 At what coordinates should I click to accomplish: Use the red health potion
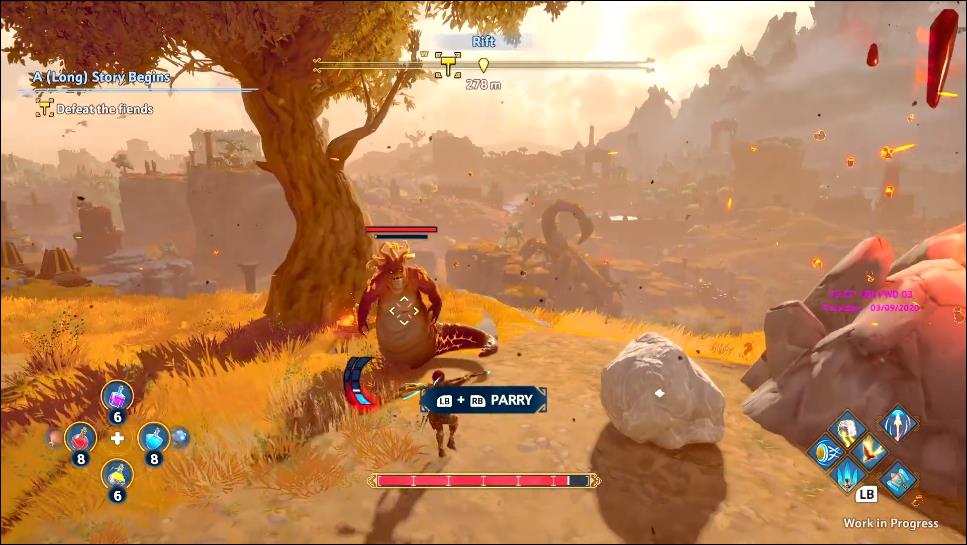(x=79, y=437)
